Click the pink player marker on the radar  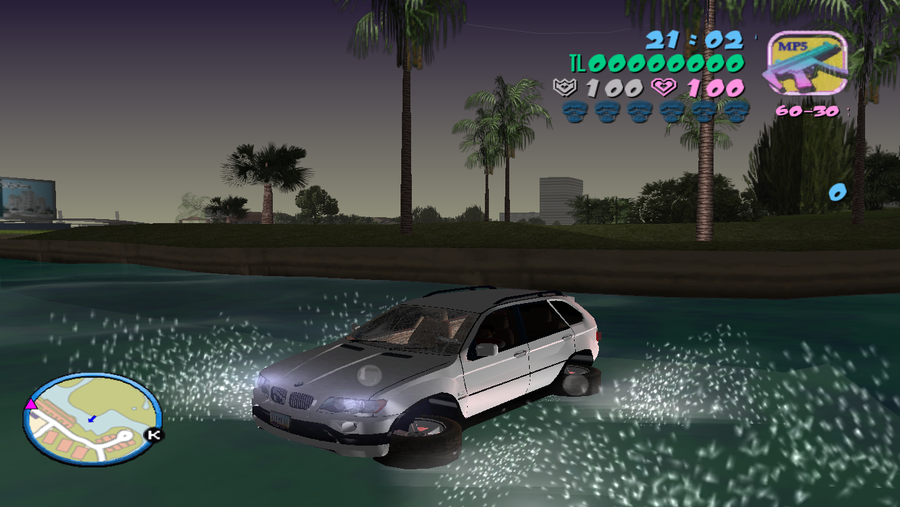[x=31, y=404]
